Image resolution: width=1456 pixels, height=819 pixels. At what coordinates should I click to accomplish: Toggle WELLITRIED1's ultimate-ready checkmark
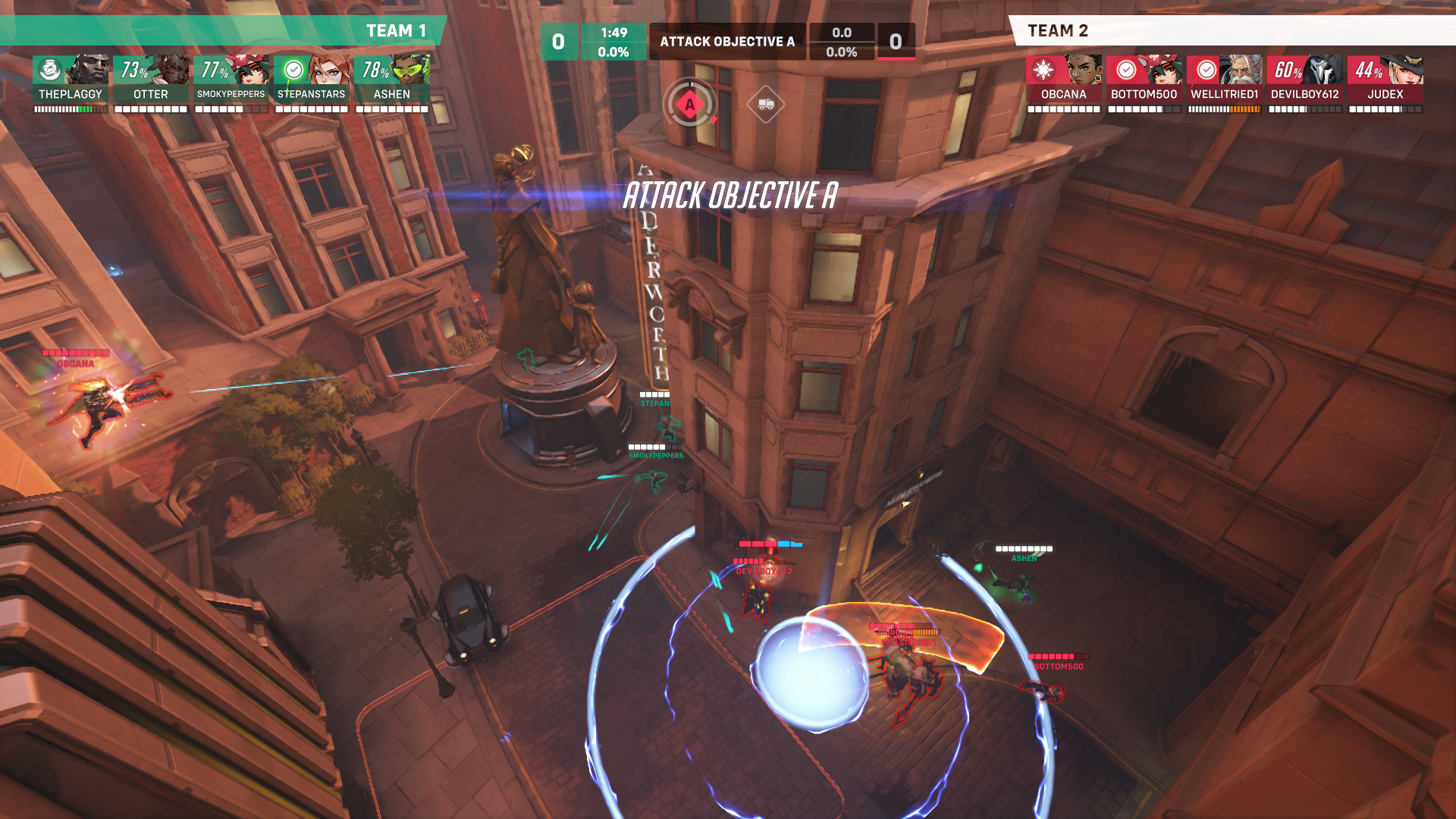(x=1207, y=71)
